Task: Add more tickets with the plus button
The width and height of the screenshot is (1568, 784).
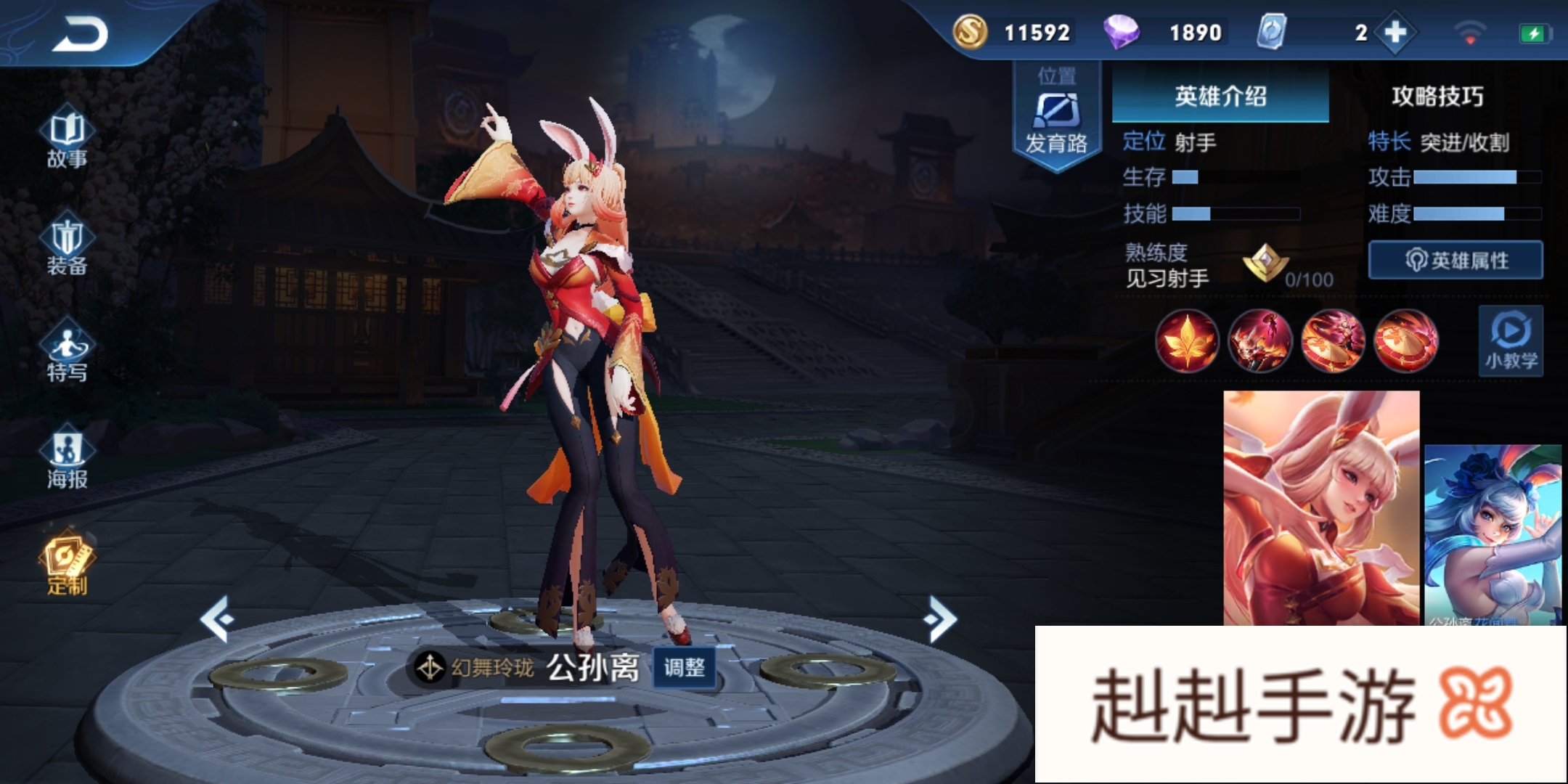Action: pyautogui.click(x=1395, y=33)
